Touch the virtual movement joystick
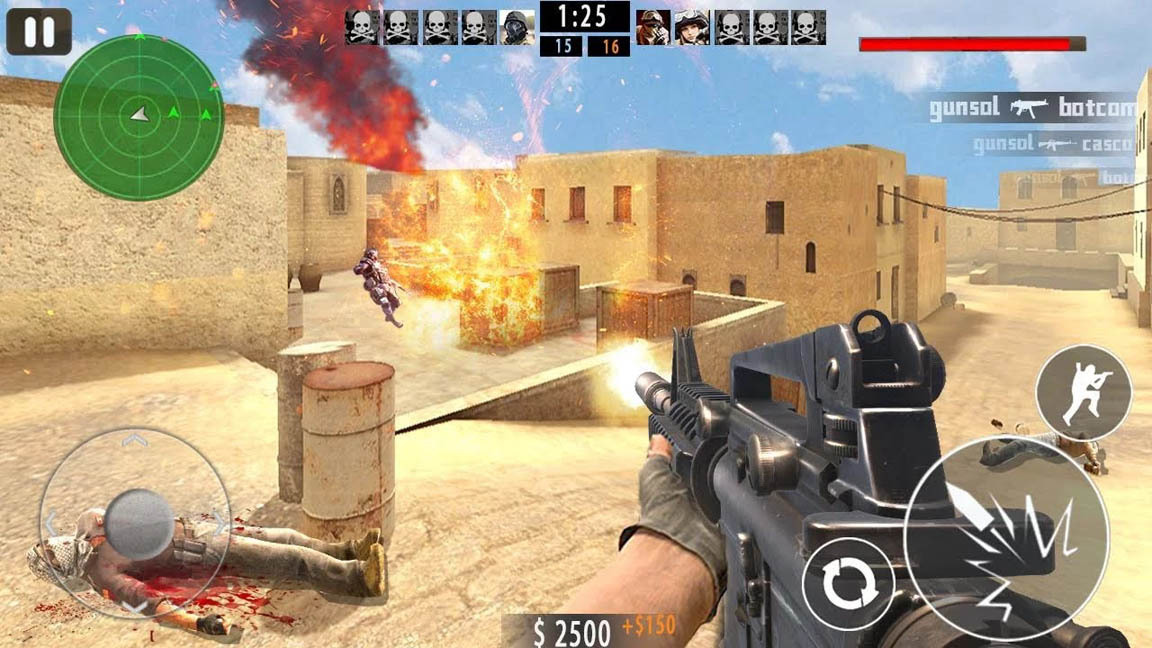This screenshot has height=648, width=1152. [x=137, y=522]
